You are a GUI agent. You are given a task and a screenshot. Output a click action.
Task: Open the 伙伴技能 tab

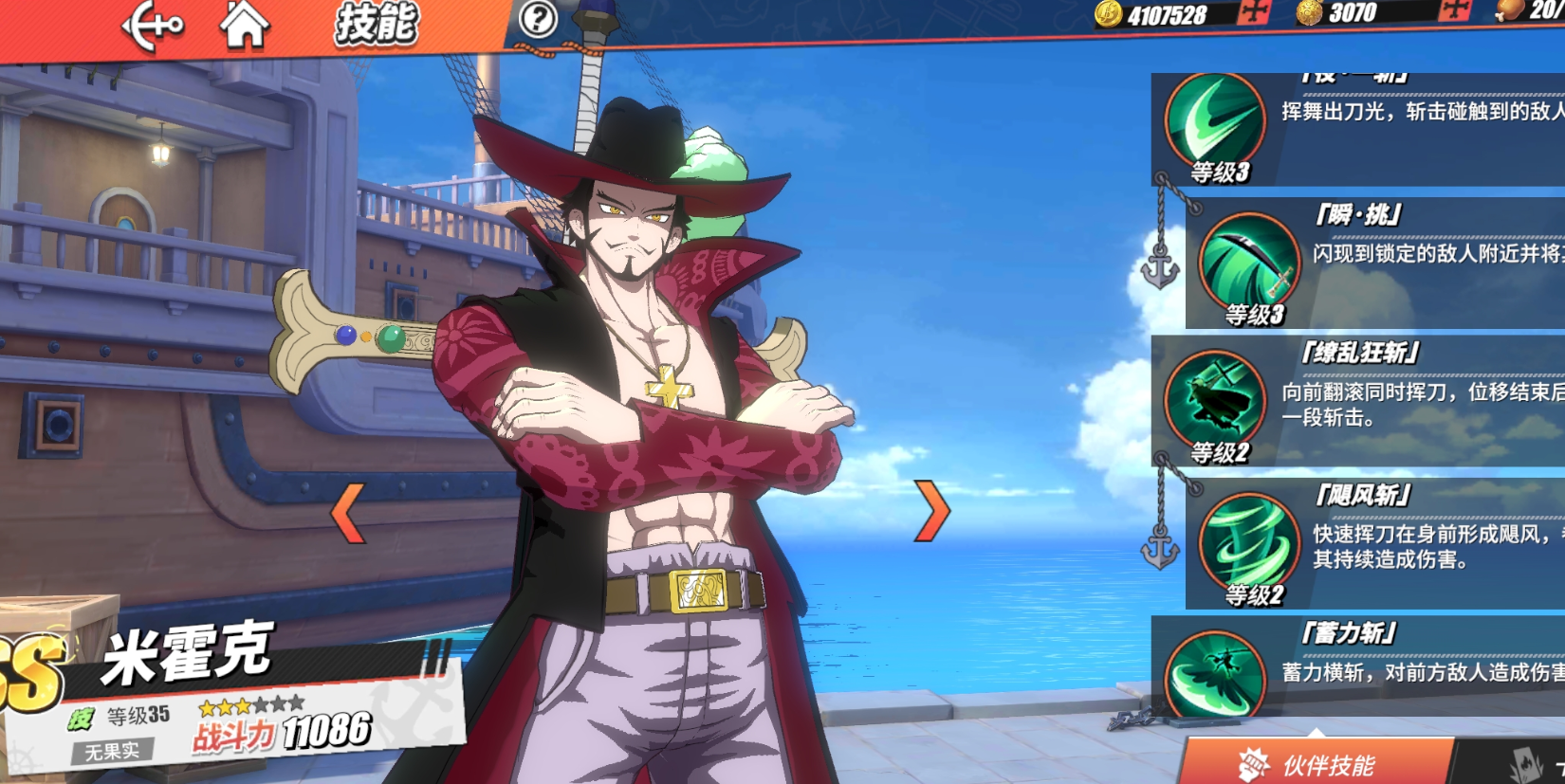[x=1318, y=764]
